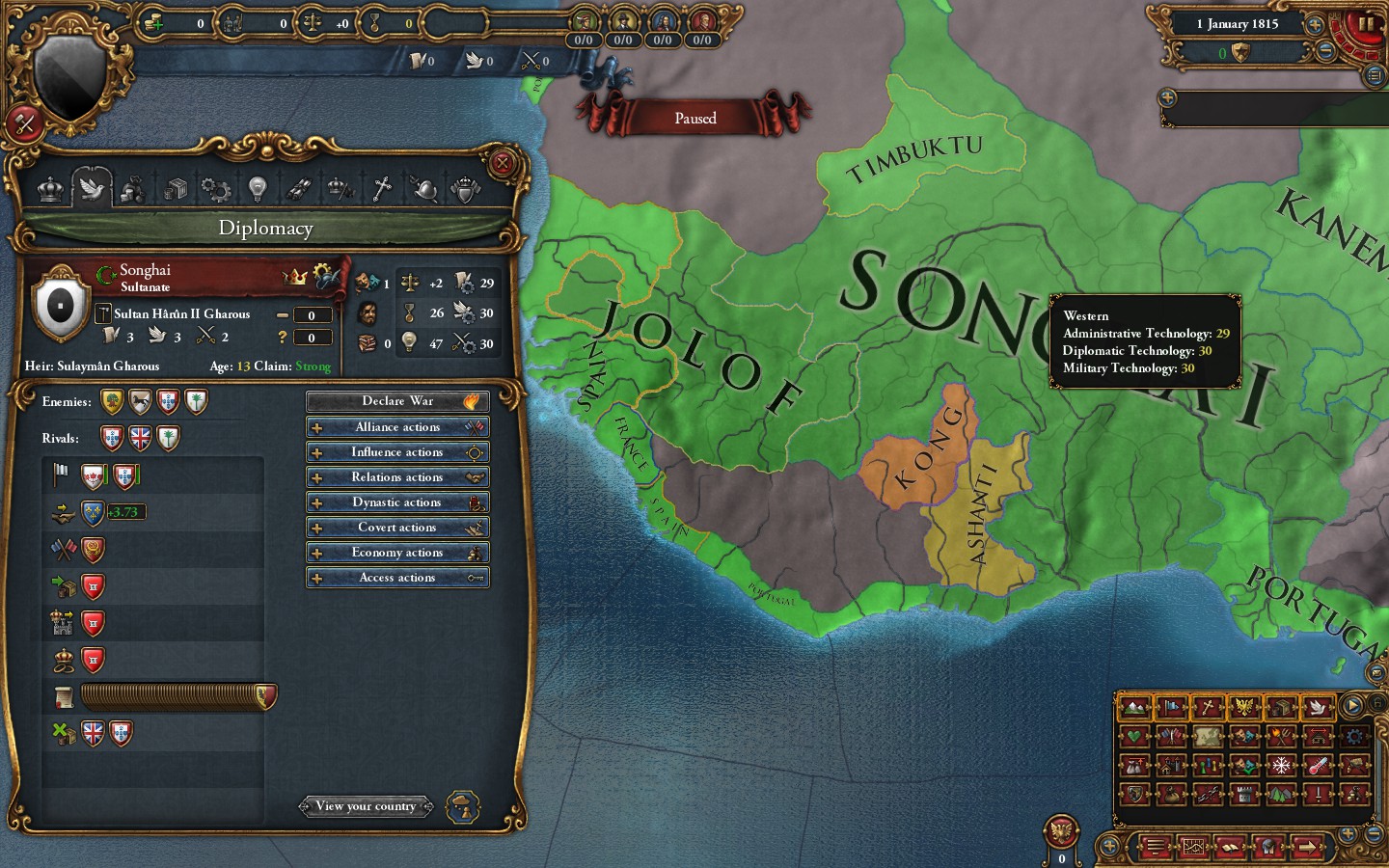Toggle the map lock icon beside the minimap
Screen dimensions: 1389x868
coord(1378,703)
